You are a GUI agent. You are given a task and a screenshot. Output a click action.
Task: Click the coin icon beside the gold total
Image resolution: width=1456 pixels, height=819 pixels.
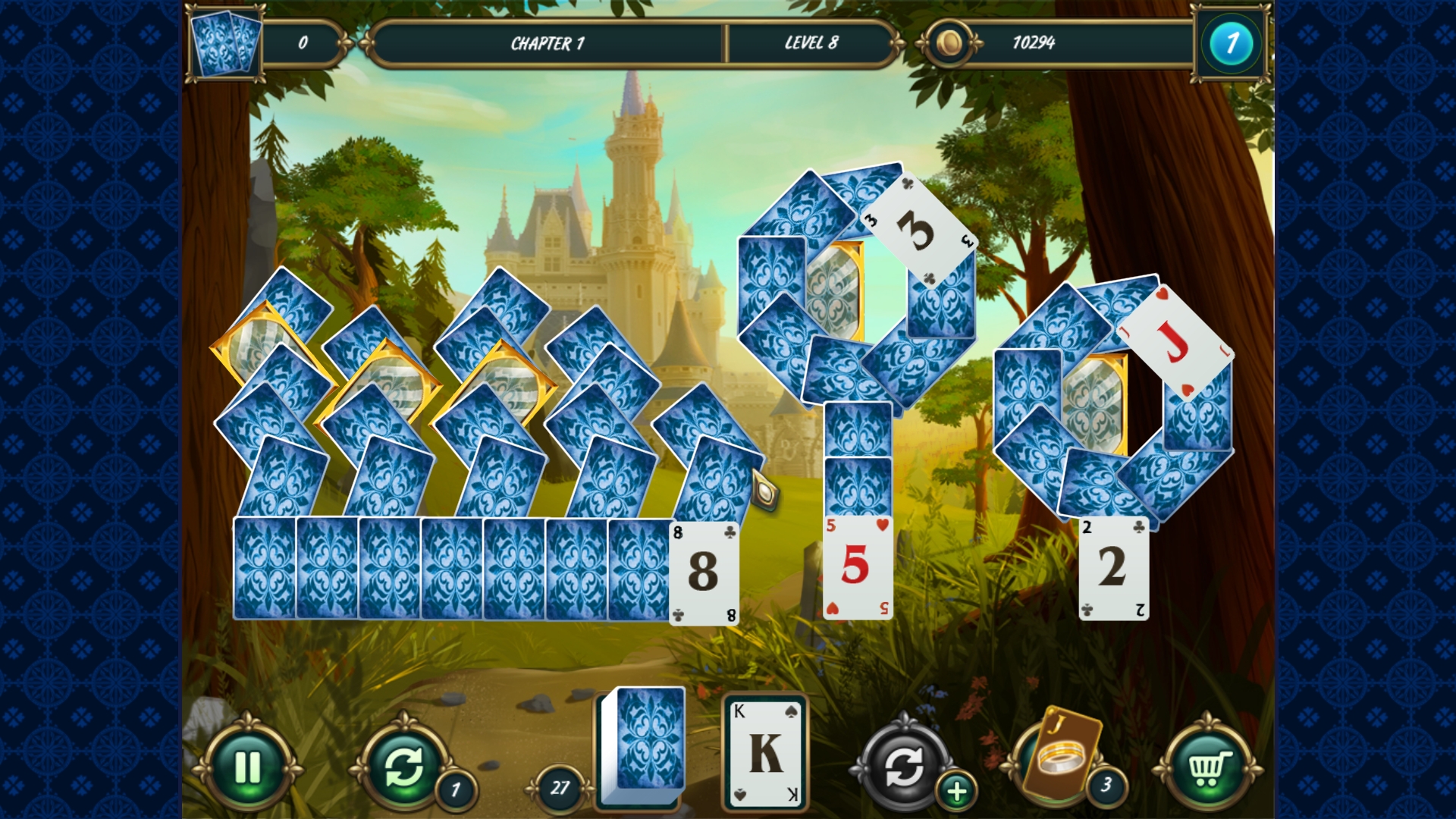950,43
